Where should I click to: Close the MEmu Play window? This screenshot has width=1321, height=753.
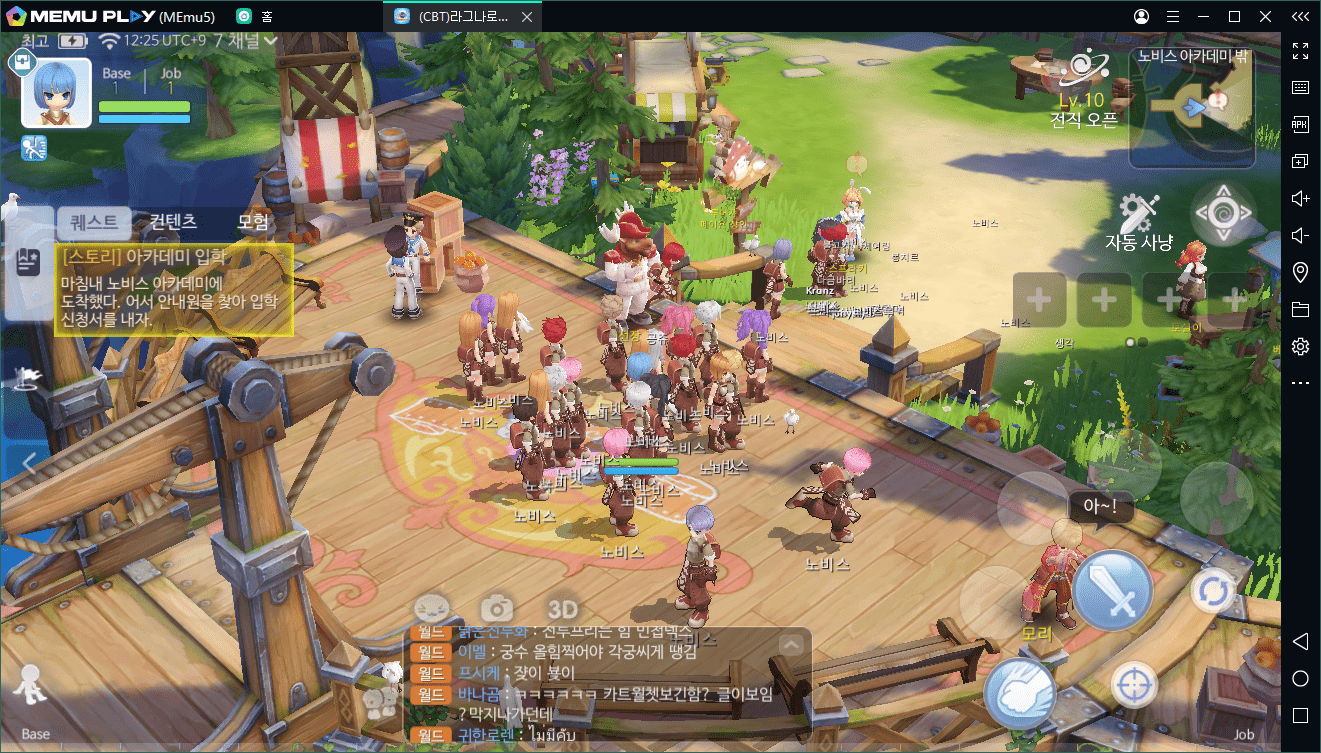click(1266, 16)
